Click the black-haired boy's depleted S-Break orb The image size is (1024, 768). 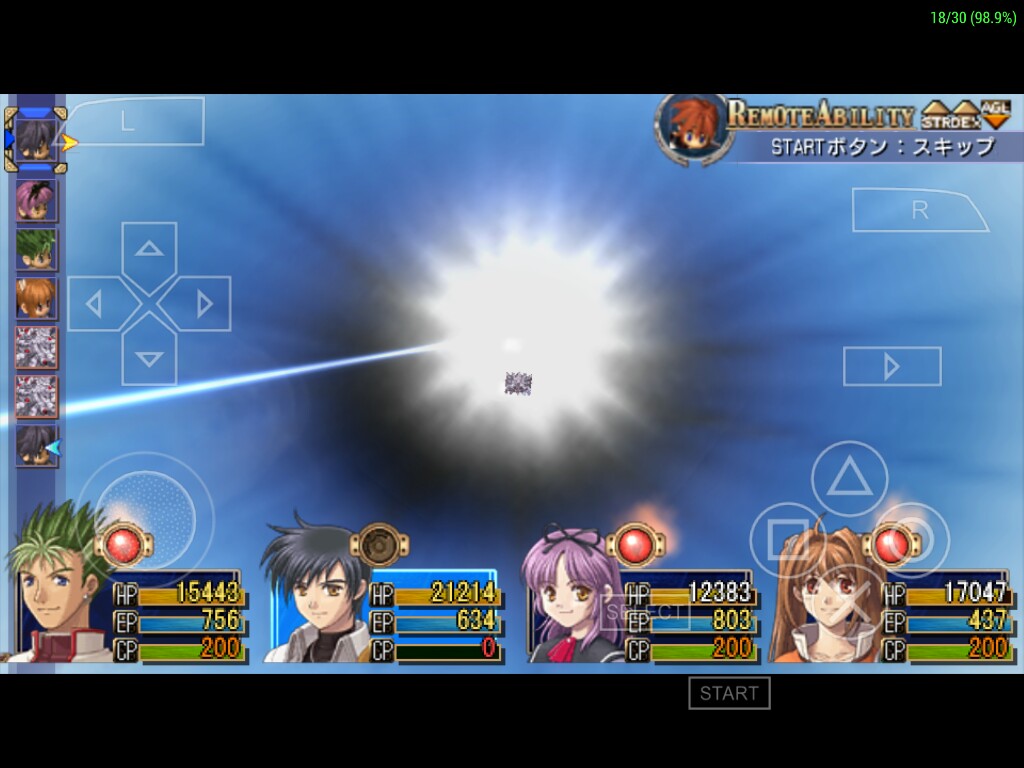tap(379, 545)
